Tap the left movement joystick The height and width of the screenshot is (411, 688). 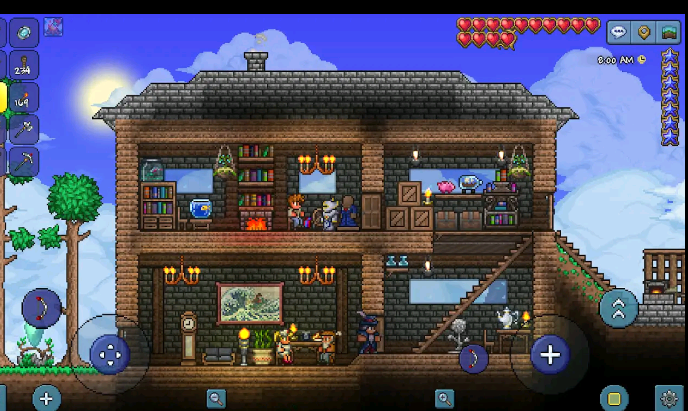pos(109,353)
